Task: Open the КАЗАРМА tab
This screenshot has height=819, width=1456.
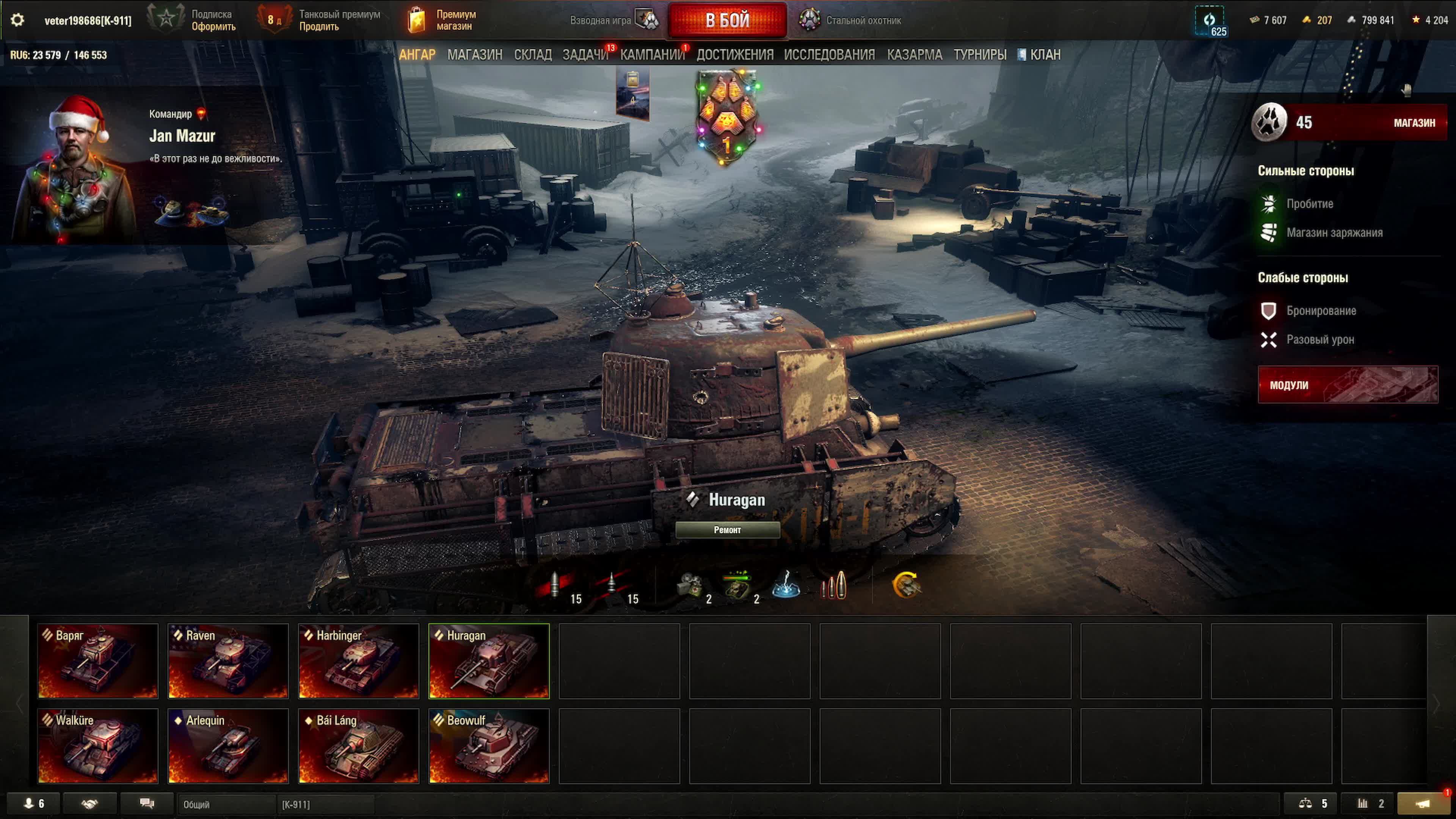Action: click(914, 55)
